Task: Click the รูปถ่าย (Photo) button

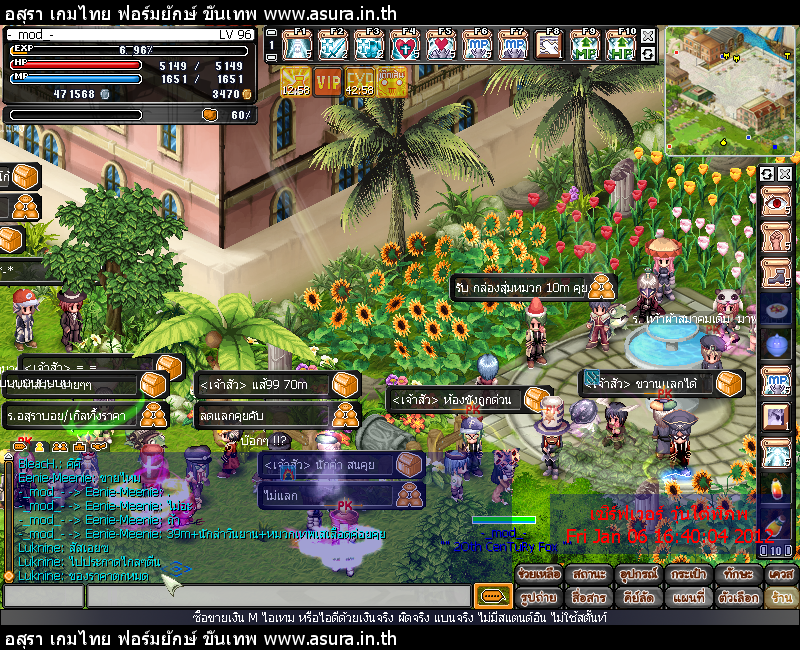Action: (539, 597)
